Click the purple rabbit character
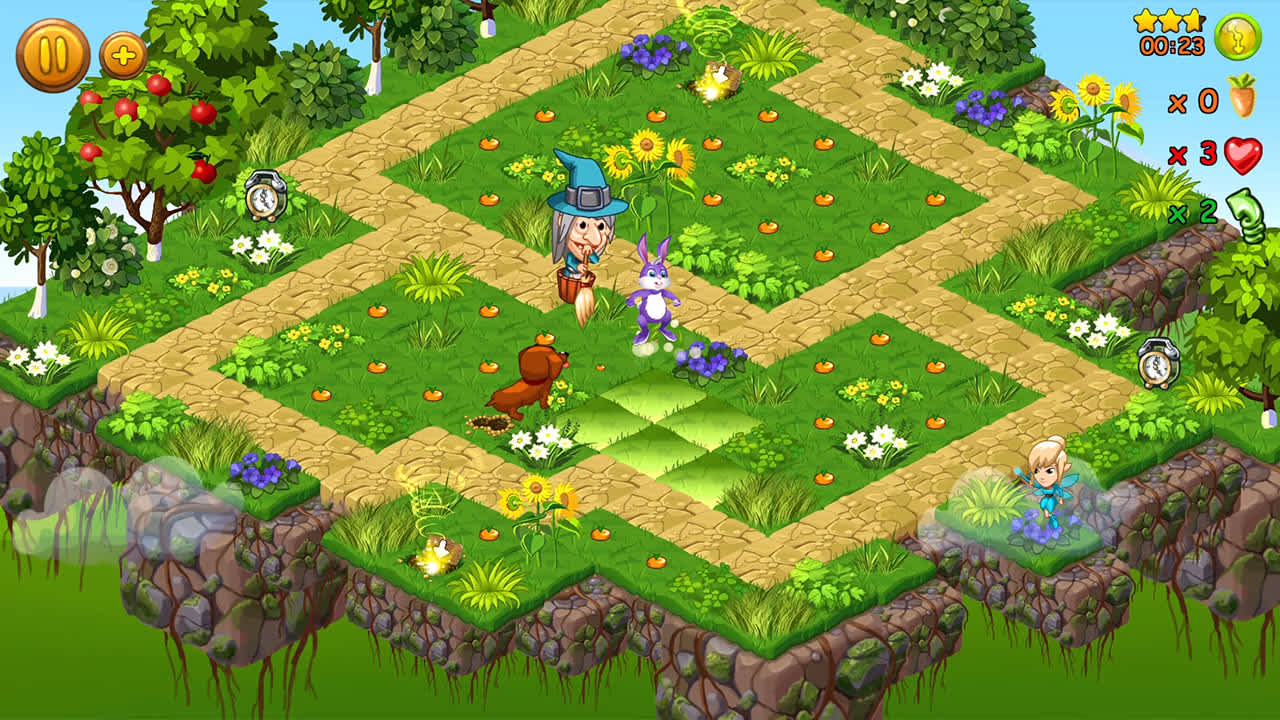Image resolution: width=1280 pixels, height=720 pixels. coord(654,290)
